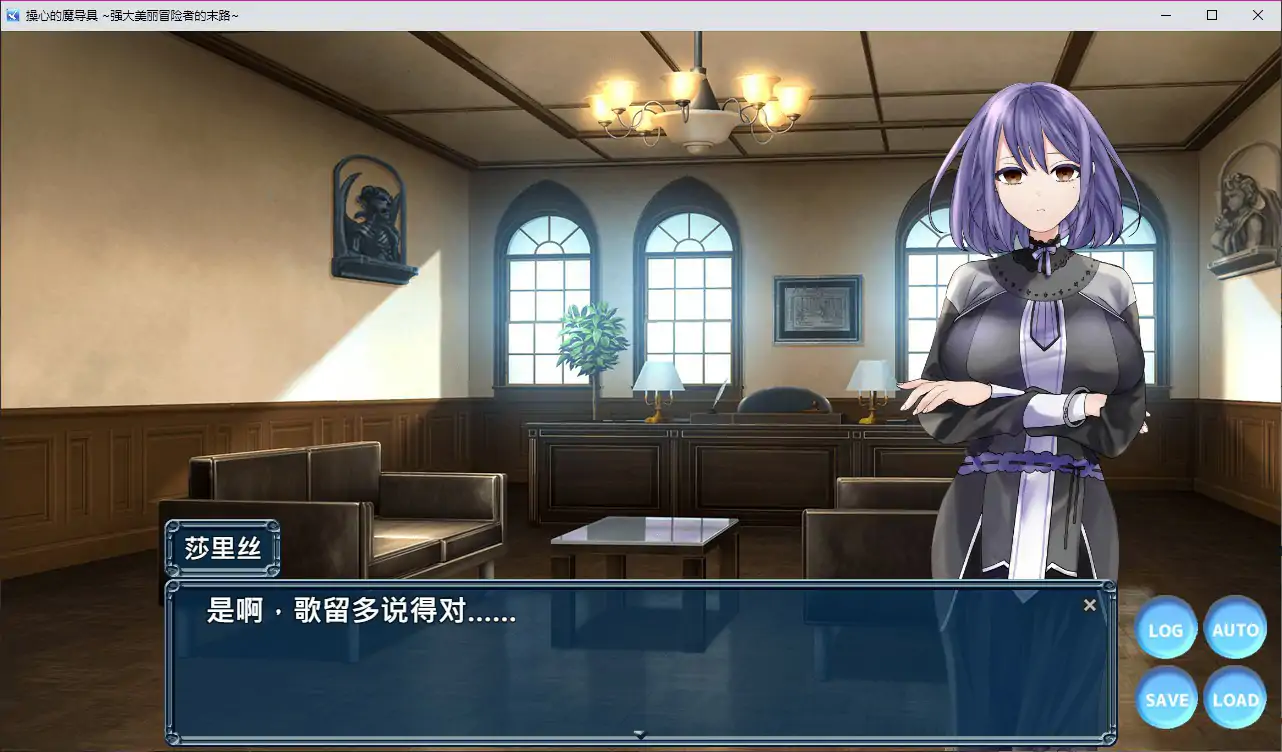This screenshot has height=752, width=1282.
Task: Minimize the game window
Action: tap(1166, 15)
